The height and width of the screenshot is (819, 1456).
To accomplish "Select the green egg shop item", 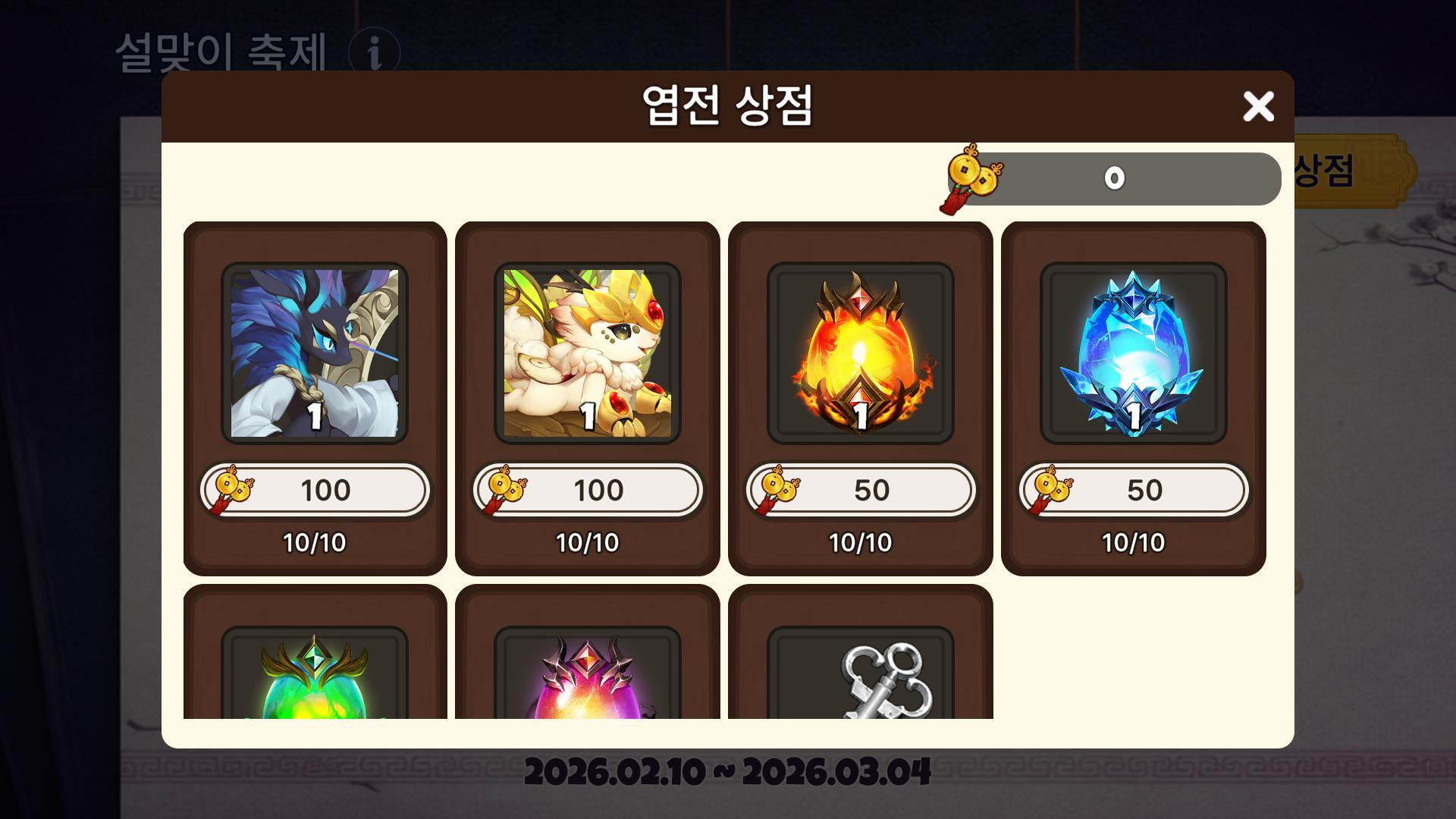I will pyautogui.click(x=315, y=675).
